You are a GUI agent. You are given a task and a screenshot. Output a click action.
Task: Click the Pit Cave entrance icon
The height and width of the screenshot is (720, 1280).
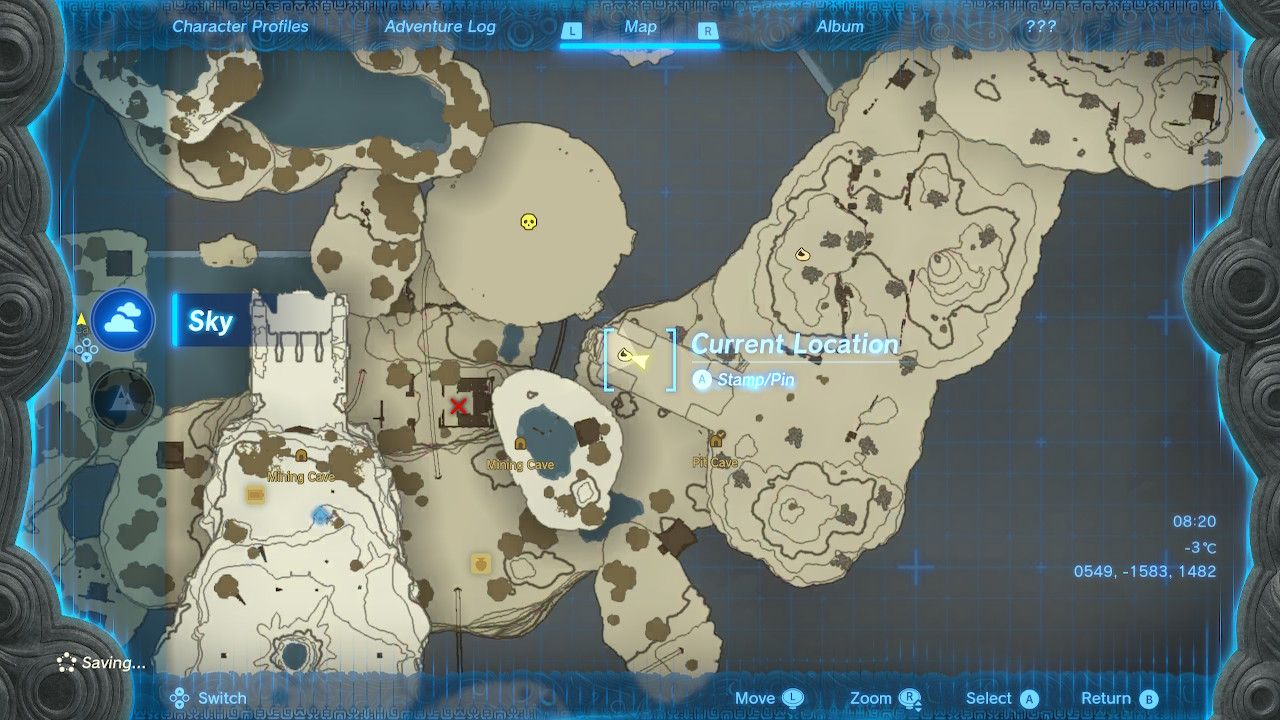(x=714, y=441)
